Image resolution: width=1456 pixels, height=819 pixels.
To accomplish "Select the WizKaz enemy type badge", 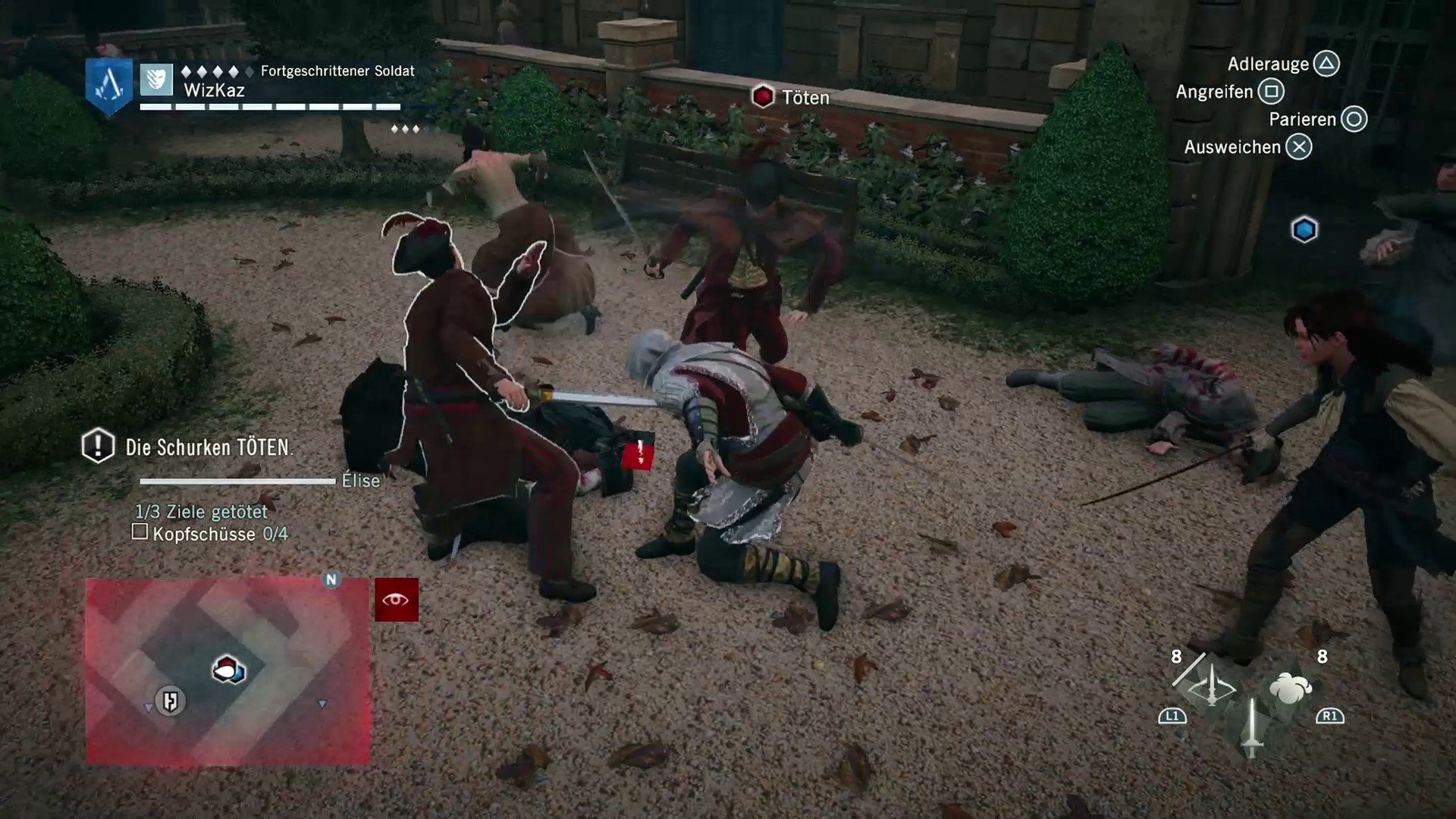I will pos(156,79).
